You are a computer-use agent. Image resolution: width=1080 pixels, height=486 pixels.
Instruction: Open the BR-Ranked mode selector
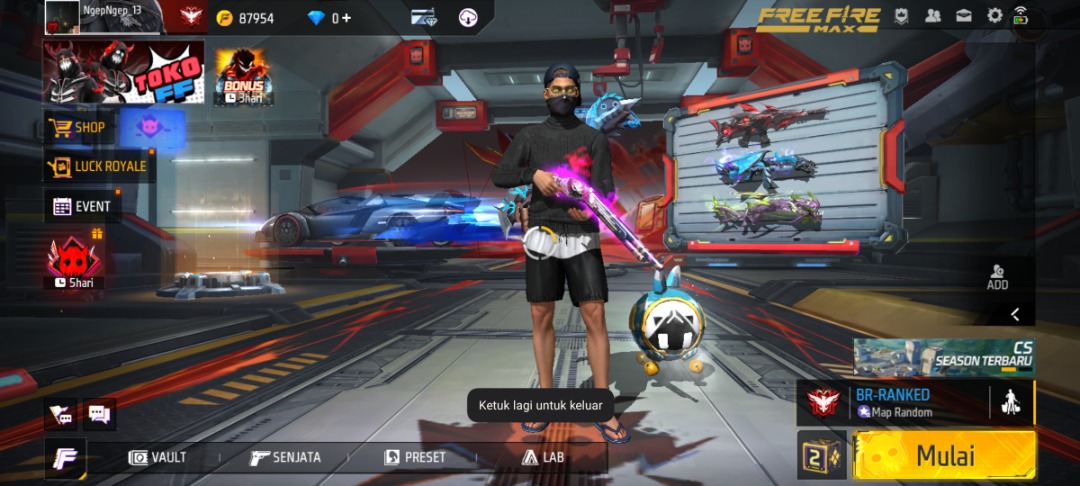coord(893,403)
